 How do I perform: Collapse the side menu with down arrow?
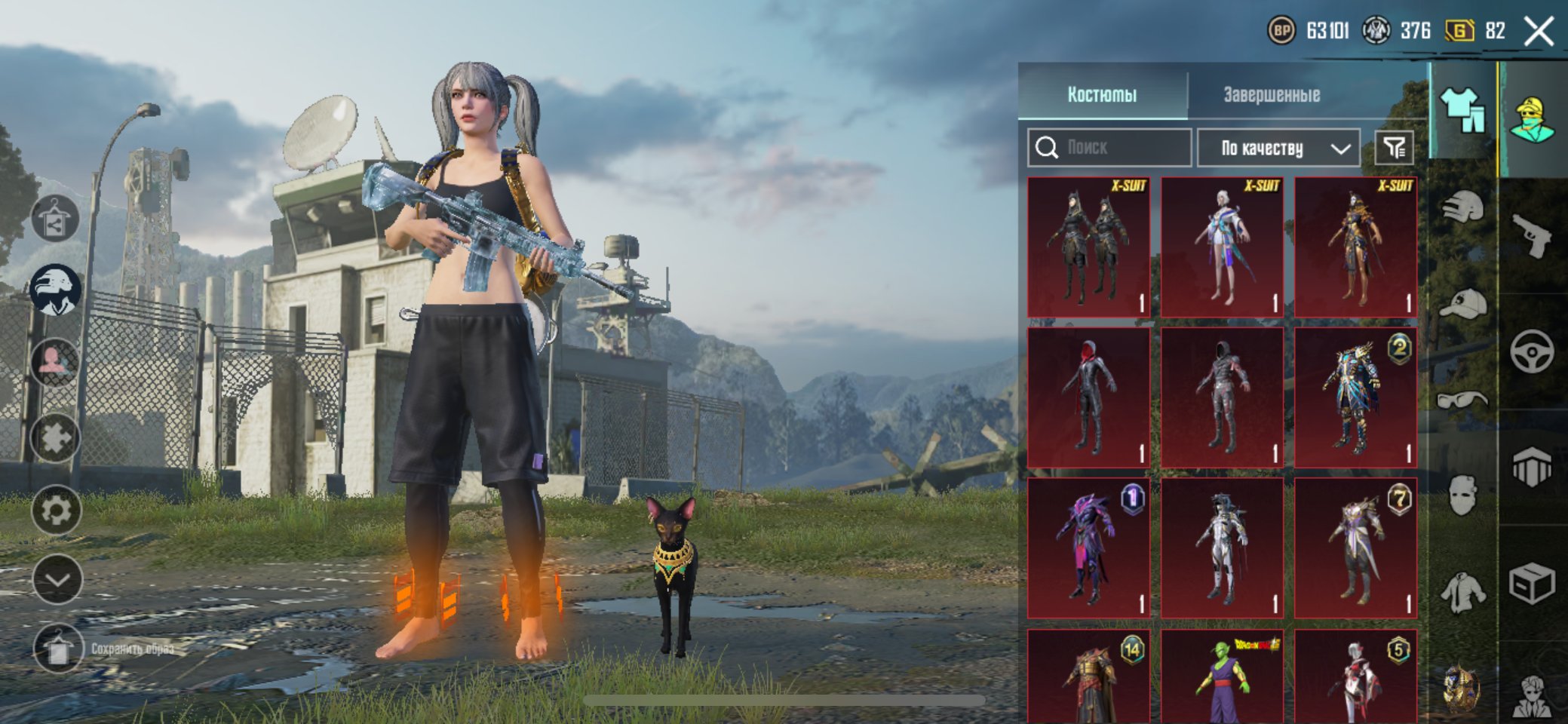57,579
